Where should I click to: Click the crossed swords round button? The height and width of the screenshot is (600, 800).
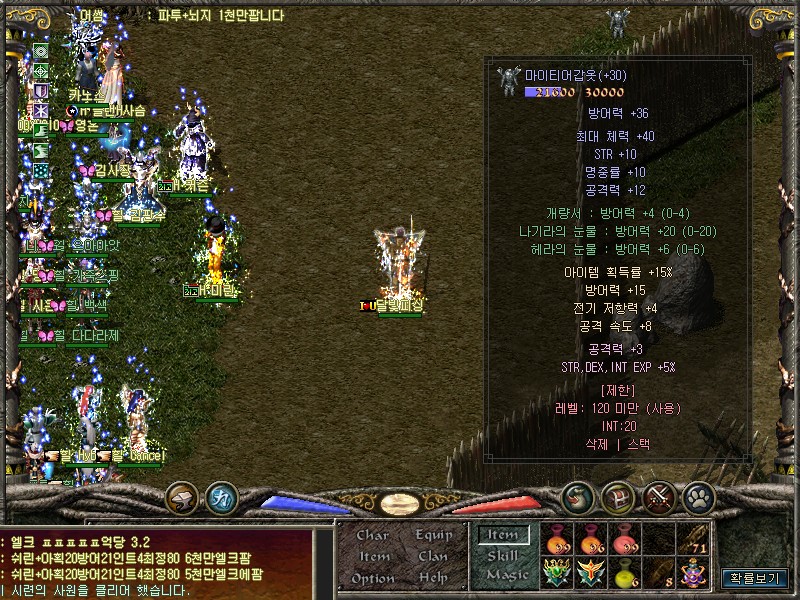659,496
